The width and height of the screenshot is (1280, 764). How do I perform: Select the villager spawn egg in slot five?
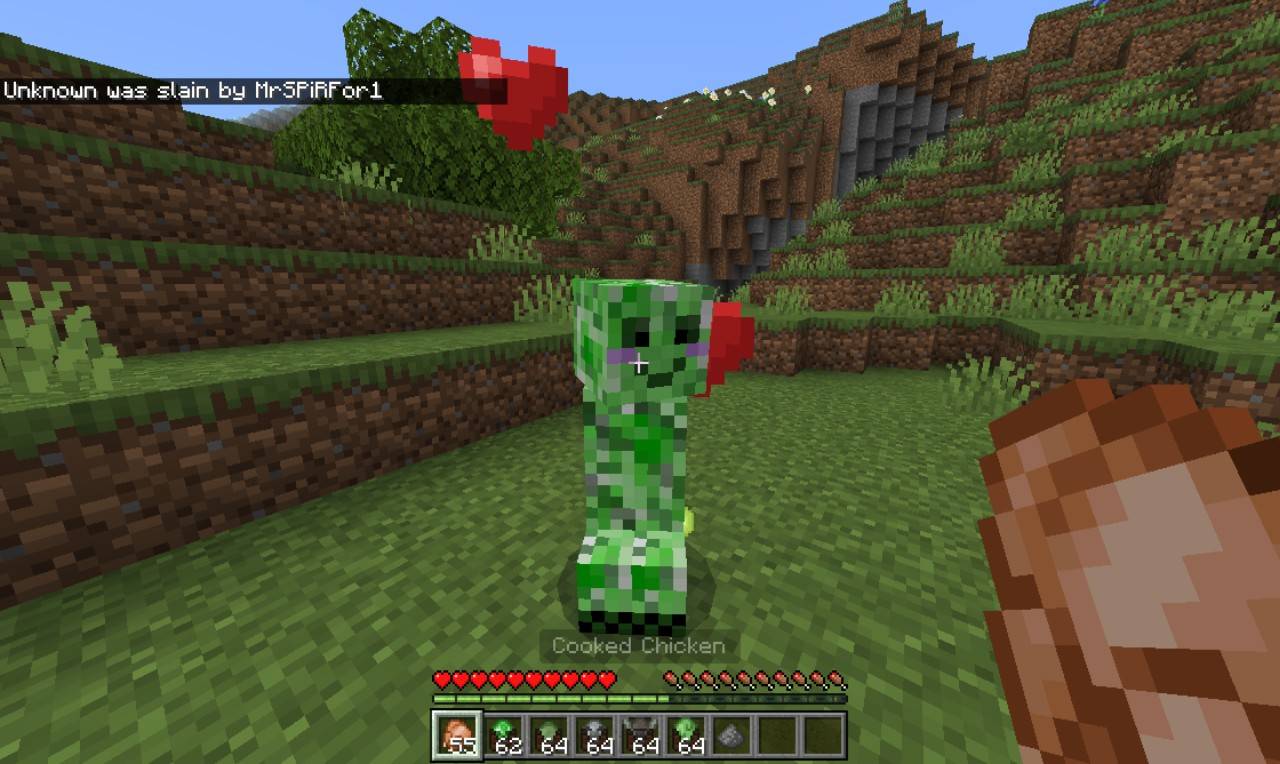pos(640,738)
